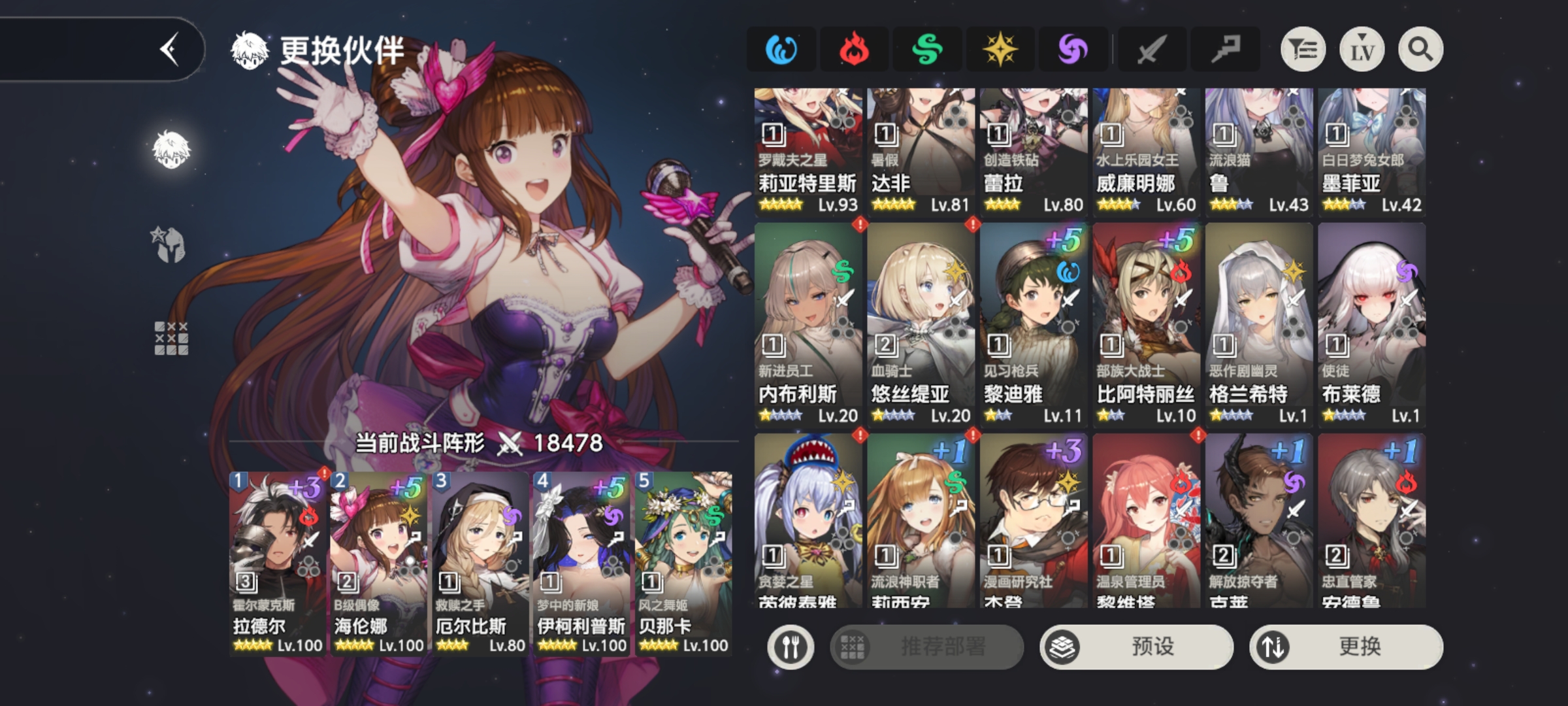The width and height of the screenshot is (1568, 706).
Task: Filter companions by fire element
Action: (x=854, y=50)
